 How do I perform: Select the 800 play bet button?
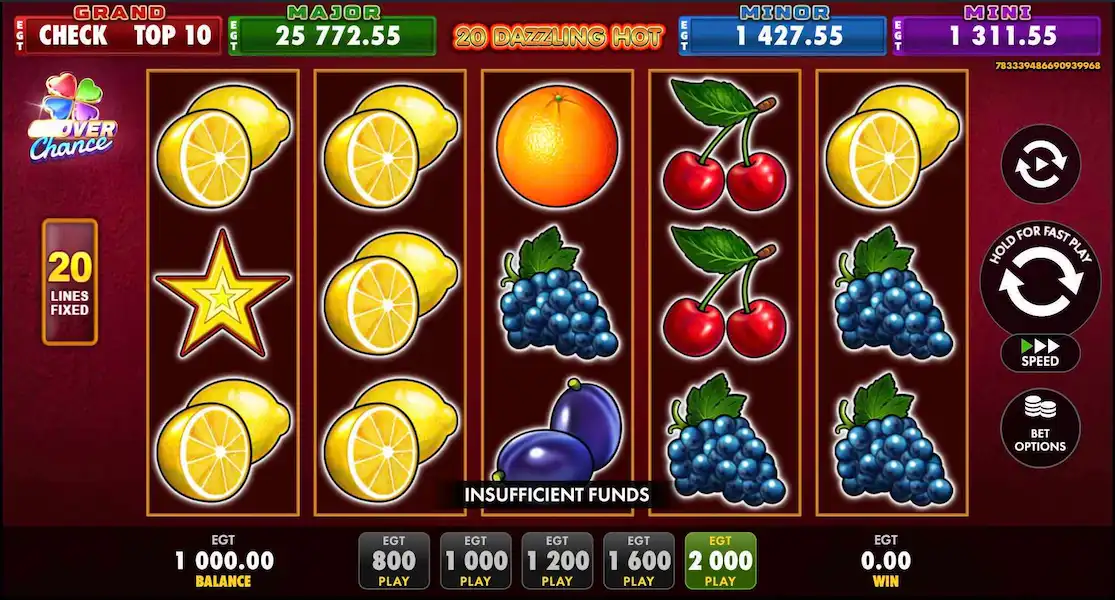coord(394,560)
